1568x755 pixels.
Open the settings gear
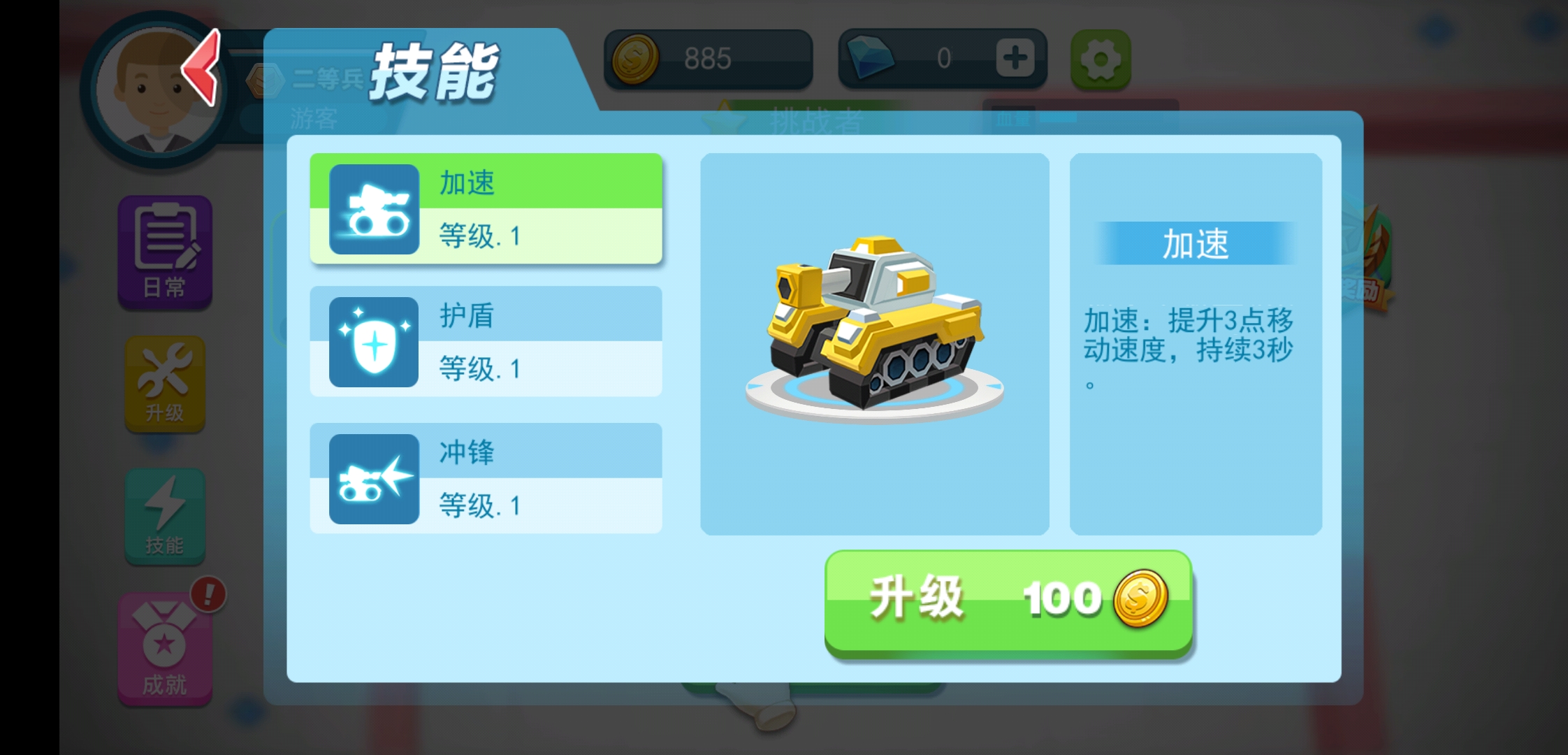[x=1100, y=59]
